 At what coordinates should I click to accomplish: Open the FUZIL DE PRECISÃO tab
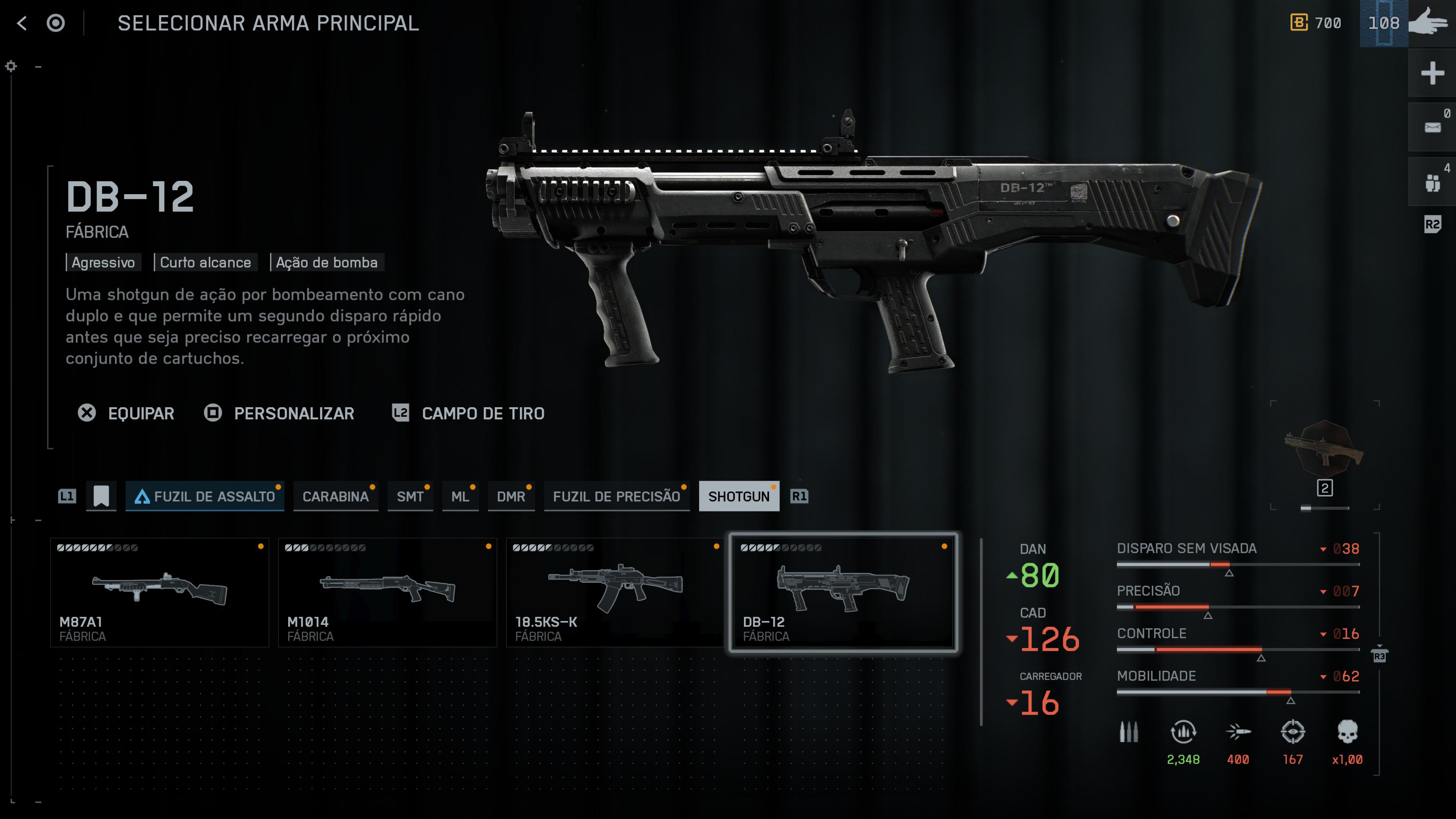[x=616, y=496]
